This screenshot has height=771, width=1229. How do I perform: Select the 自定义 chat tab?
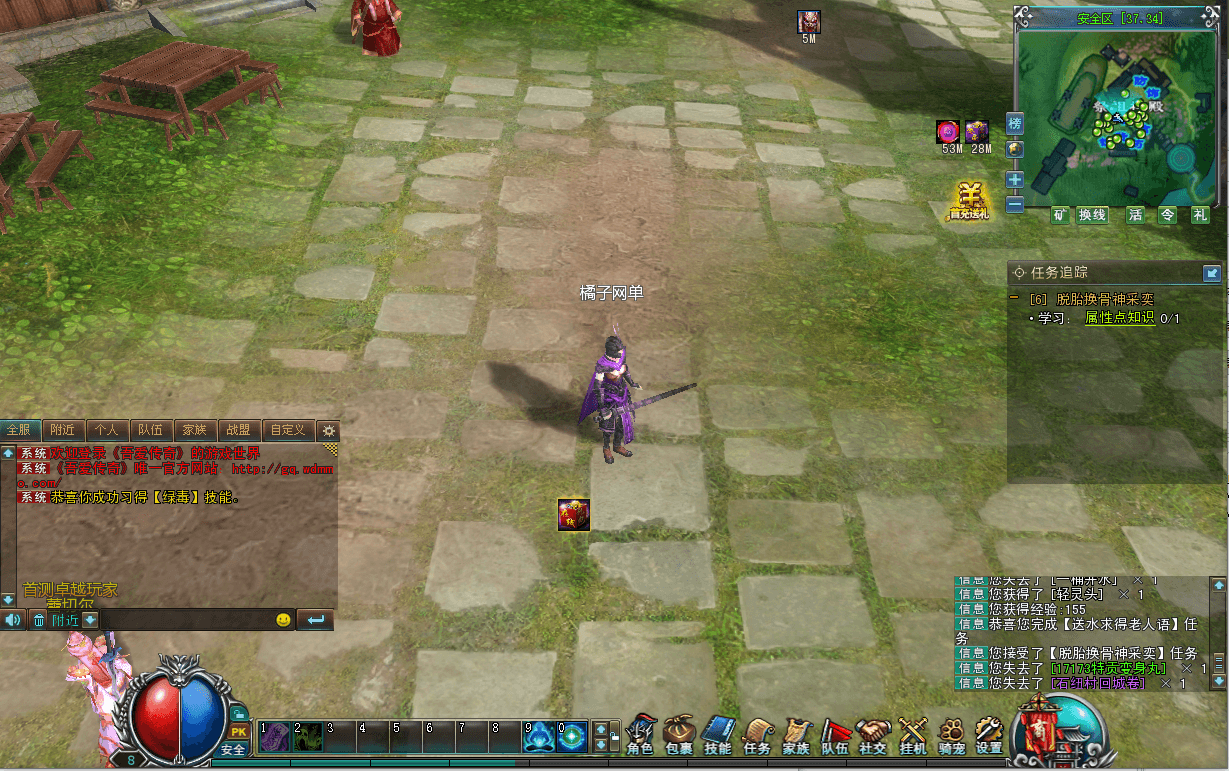(287, 430)
